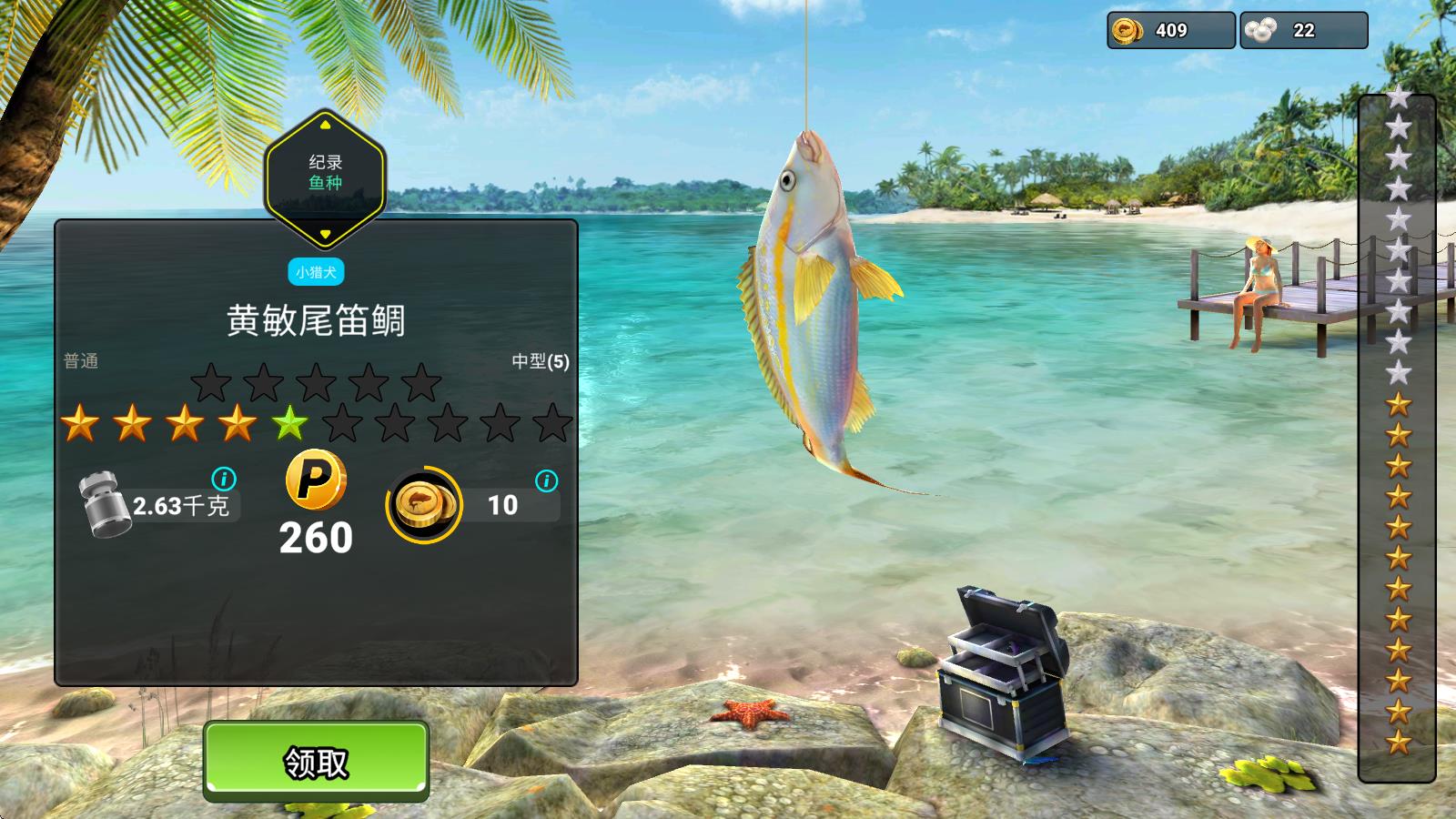Show weight info beside 2.63千克

224,479
